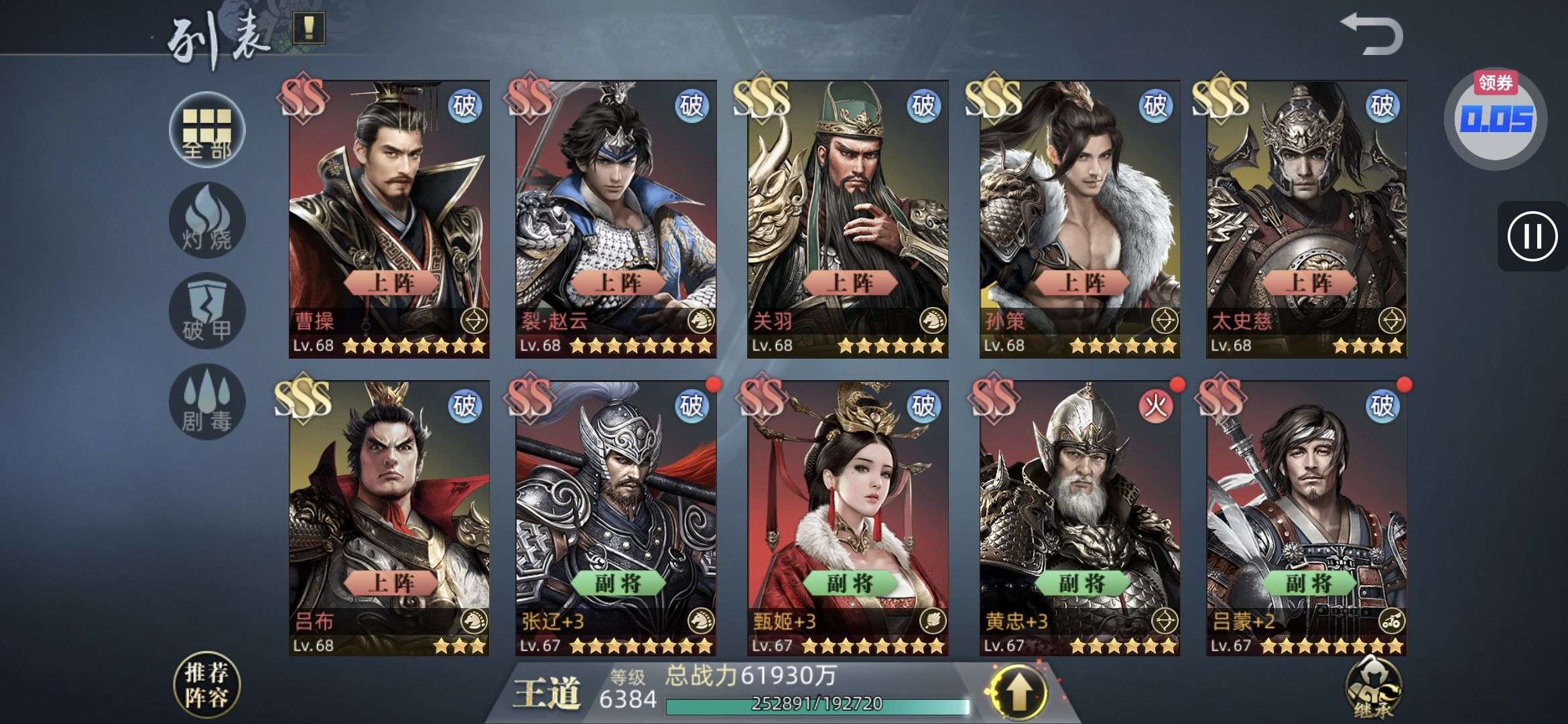Go back with the return arrow
Image resolution: width=1568 pixels, height=724 pixels.
[1370, 35]
